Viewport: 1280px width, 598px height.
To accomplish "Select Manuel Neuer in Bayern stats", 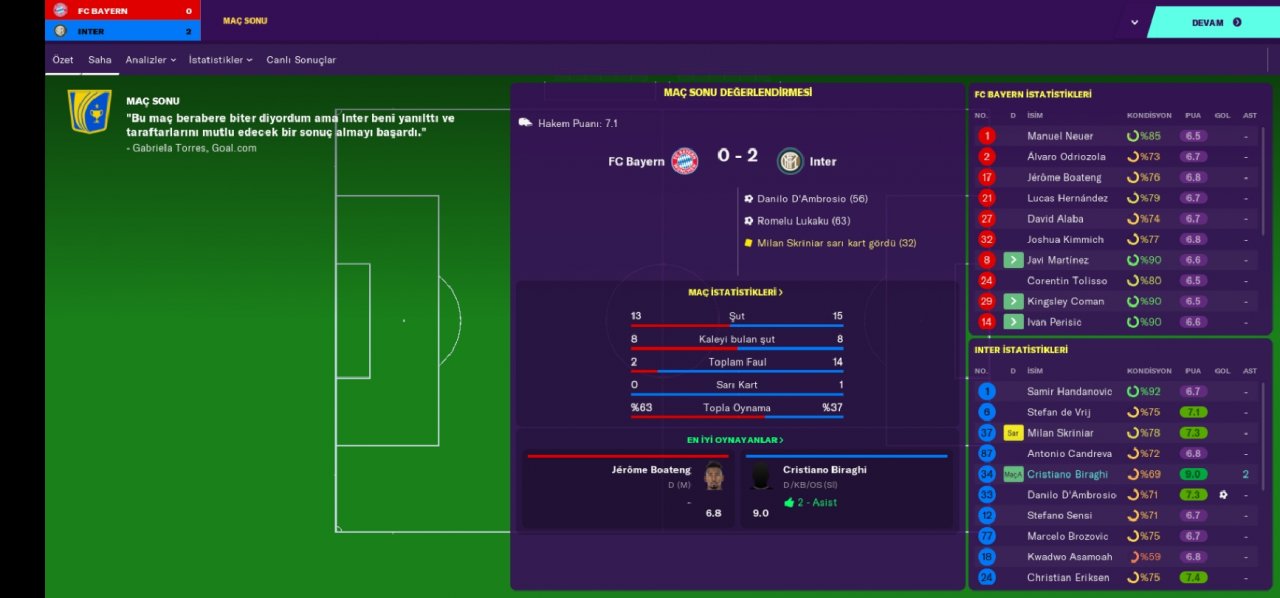I will [1060, 136].
